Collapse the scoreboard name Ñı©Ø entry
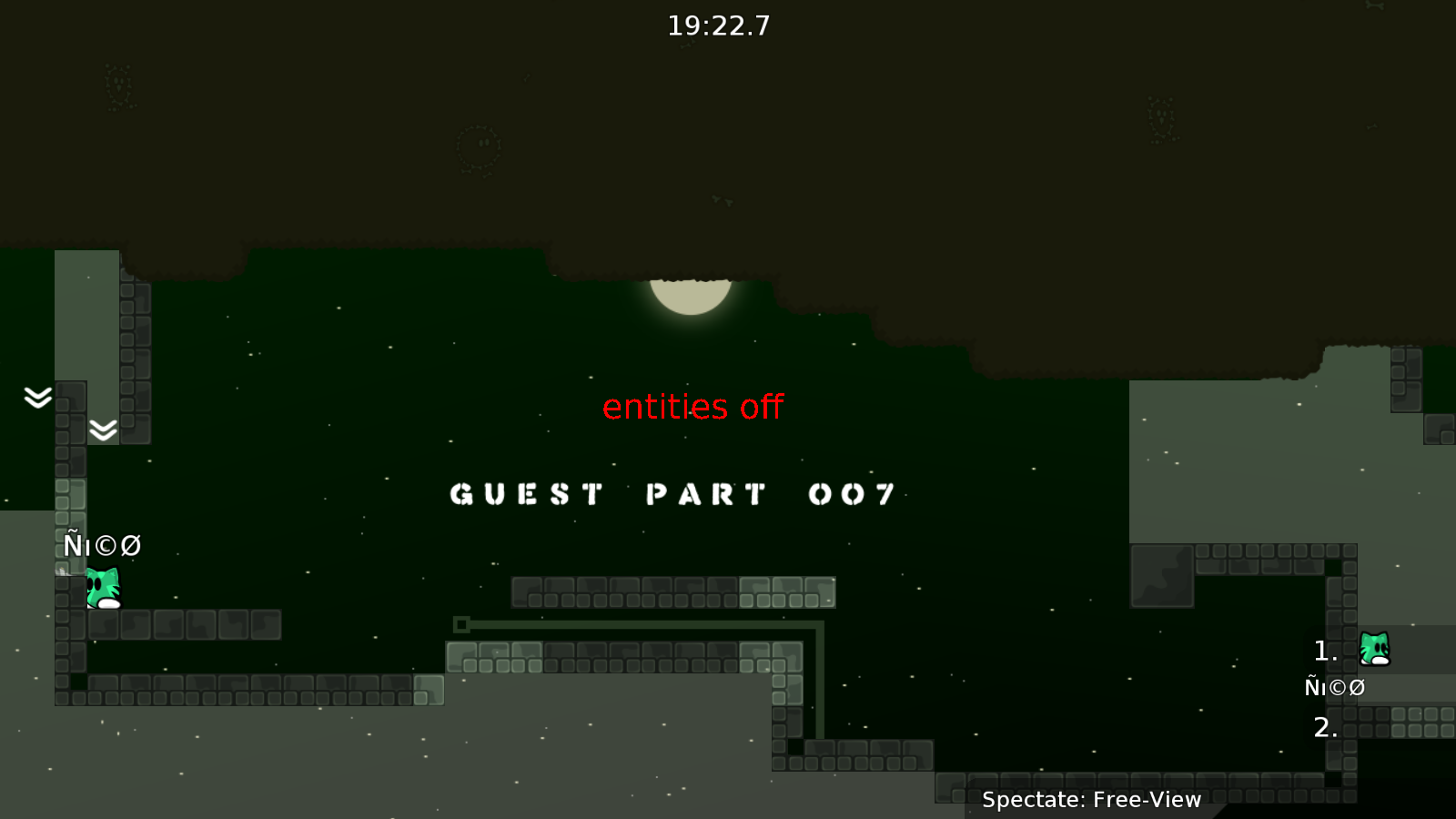This screenshot has height=819, width=1456. [x=1334, y=688]
